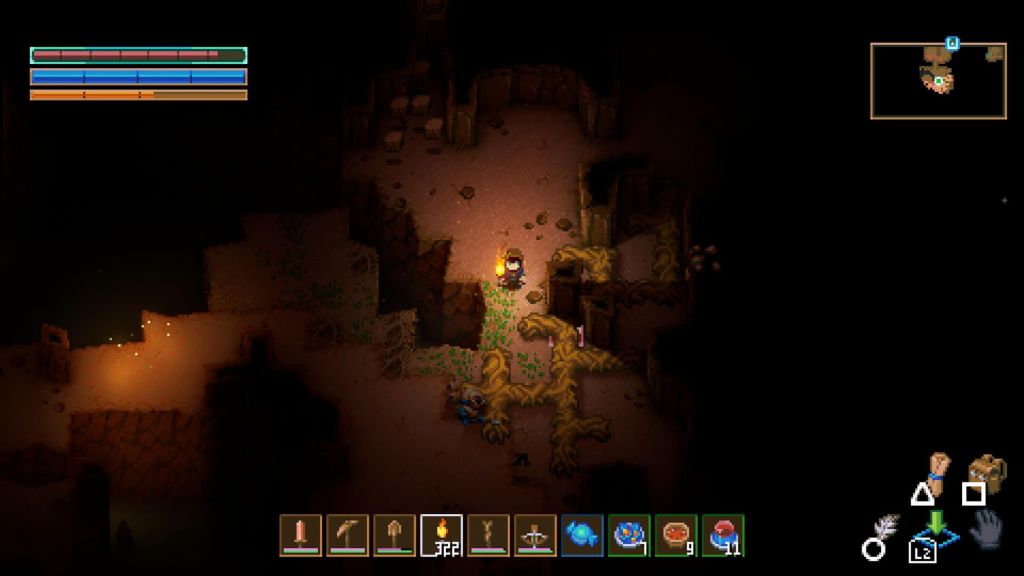Select the copper sword hotbar slot
Image resolution: width=1024 pixels, height=576 pixels.
pos(300,535)
